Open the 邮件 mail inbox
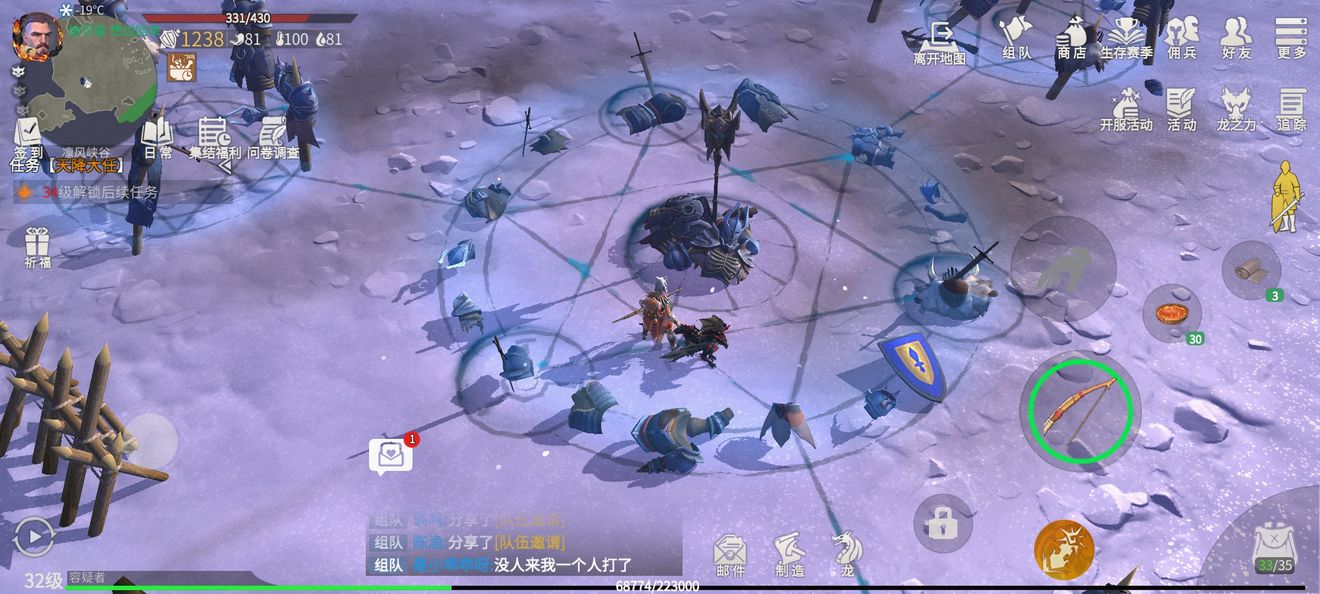The width and height of the screenshot is (1320, 594). [730, 553]
